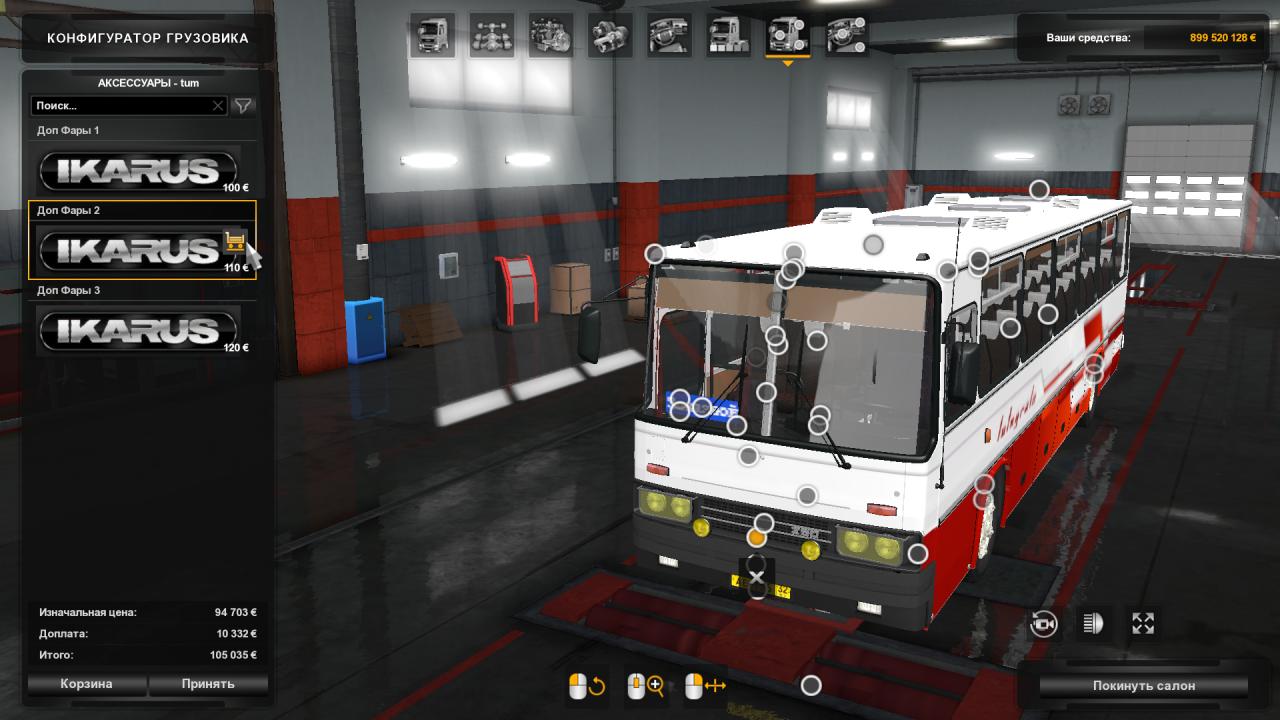
Task: Reset the camera view
Action: (1044, 624)
